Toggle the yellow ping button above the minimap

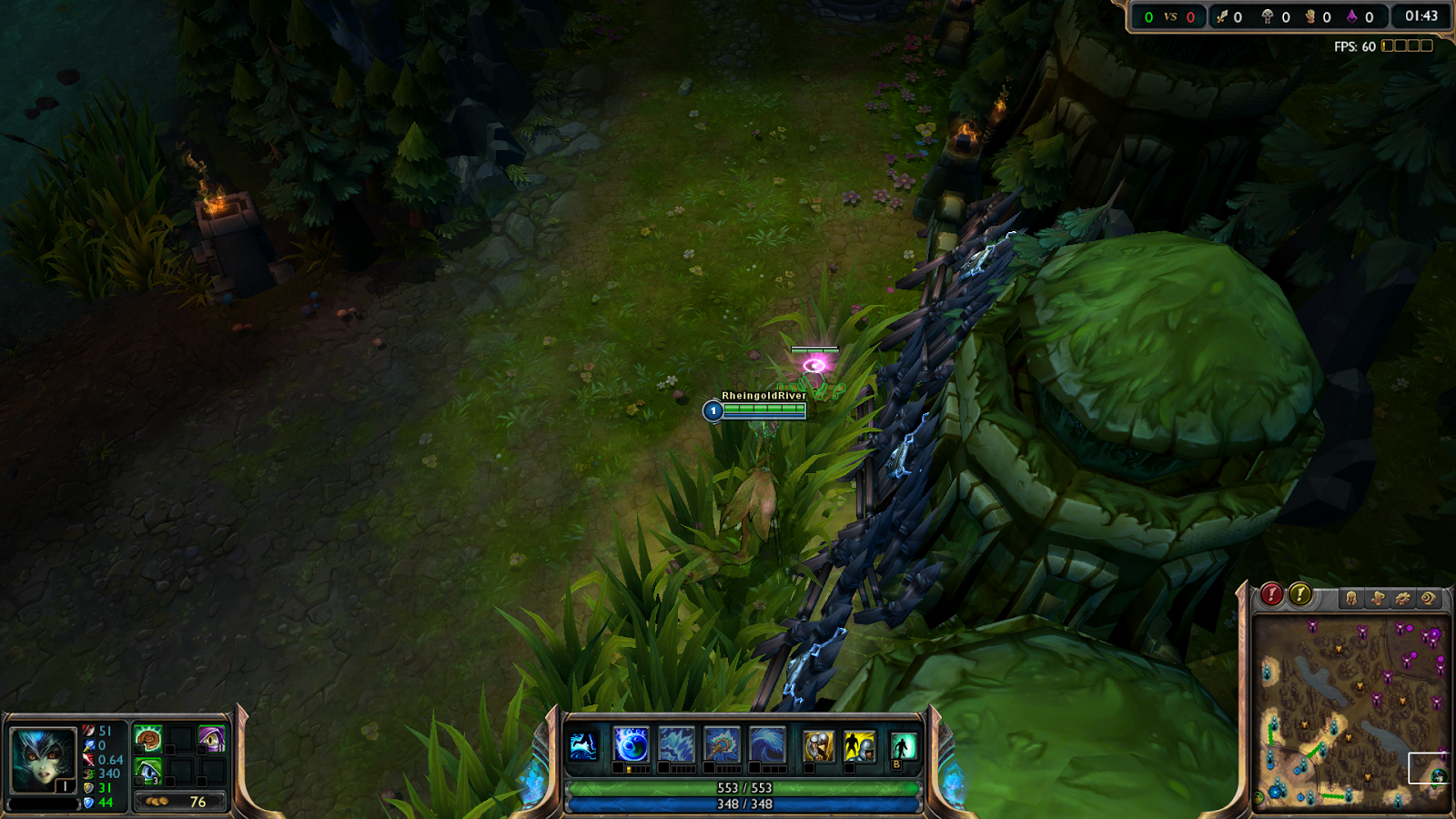pos(1300,596)
